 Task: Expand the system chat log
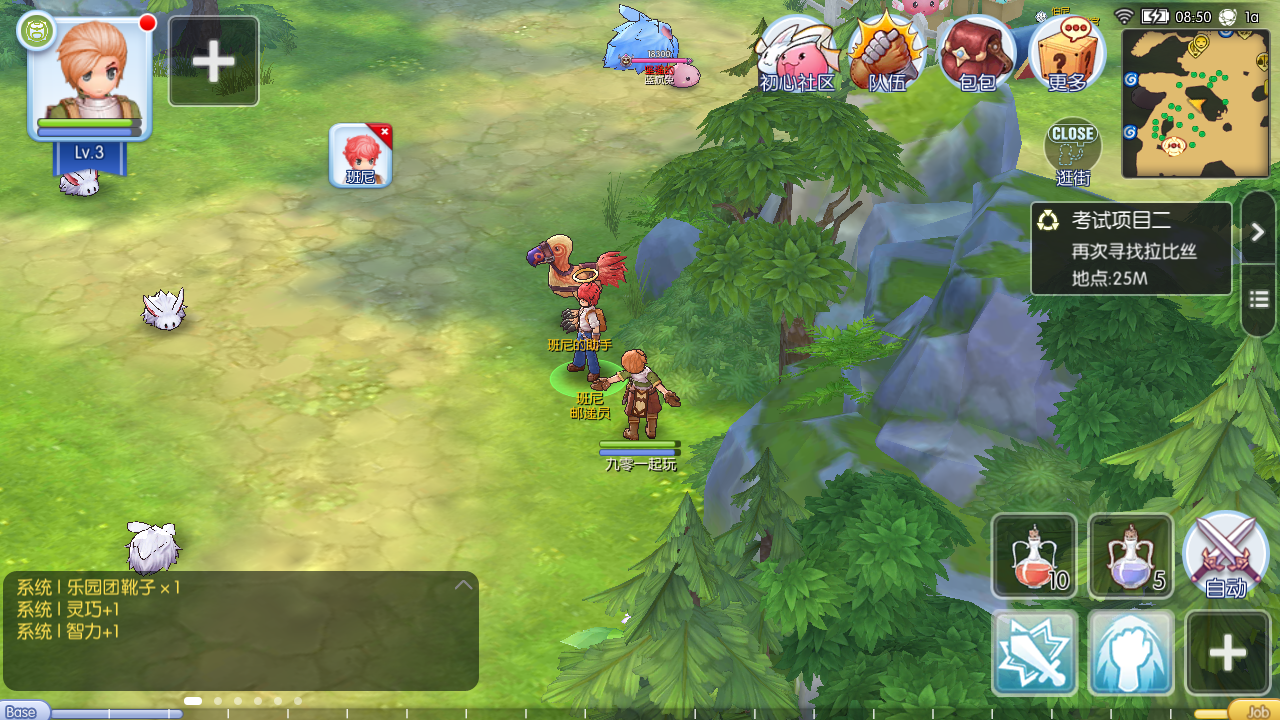pos(463,585)
